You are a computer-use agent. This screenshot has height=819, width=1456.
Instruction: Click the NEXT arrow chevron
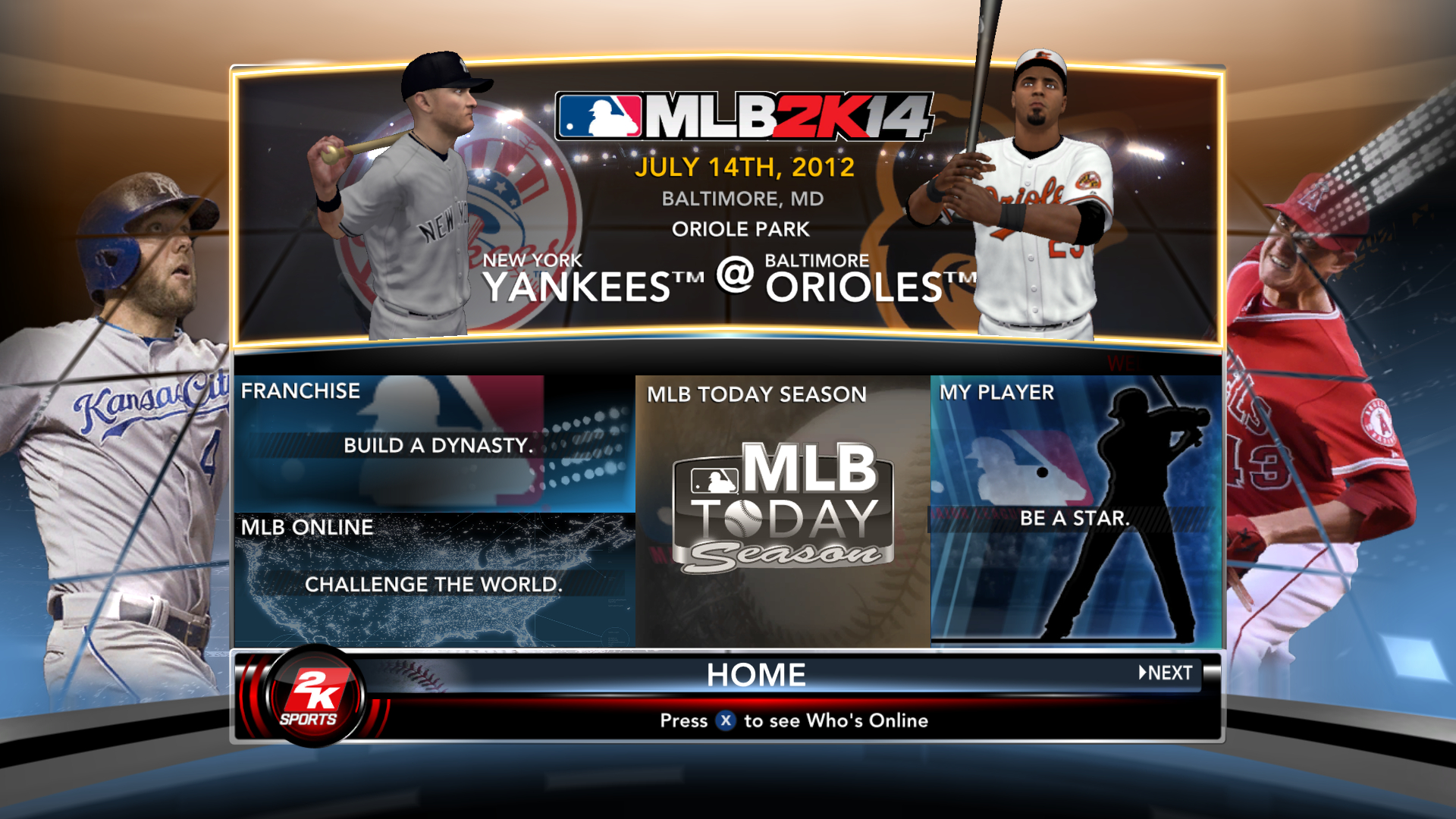pos(1141,672)
